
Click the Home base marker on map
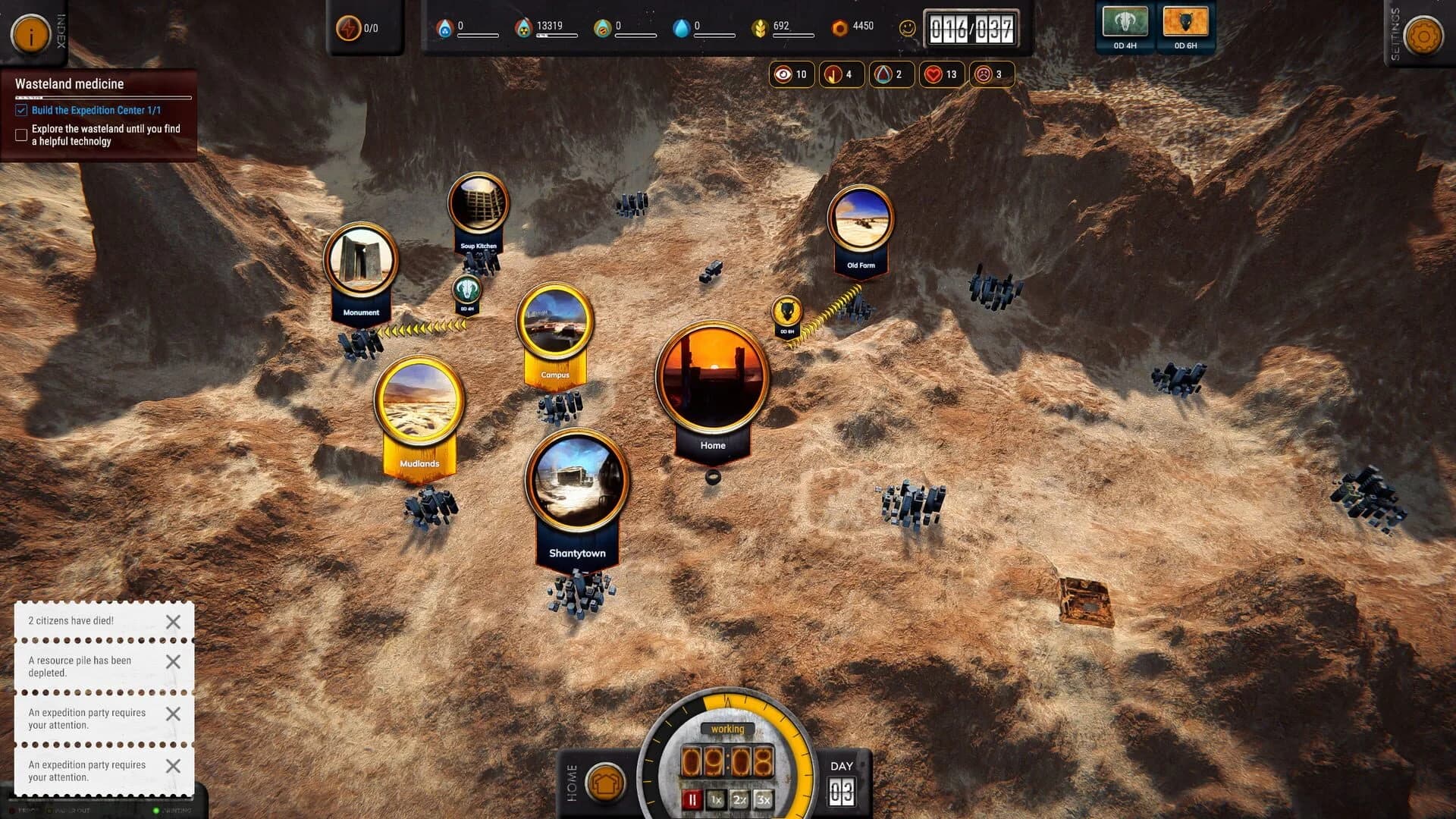711,379
